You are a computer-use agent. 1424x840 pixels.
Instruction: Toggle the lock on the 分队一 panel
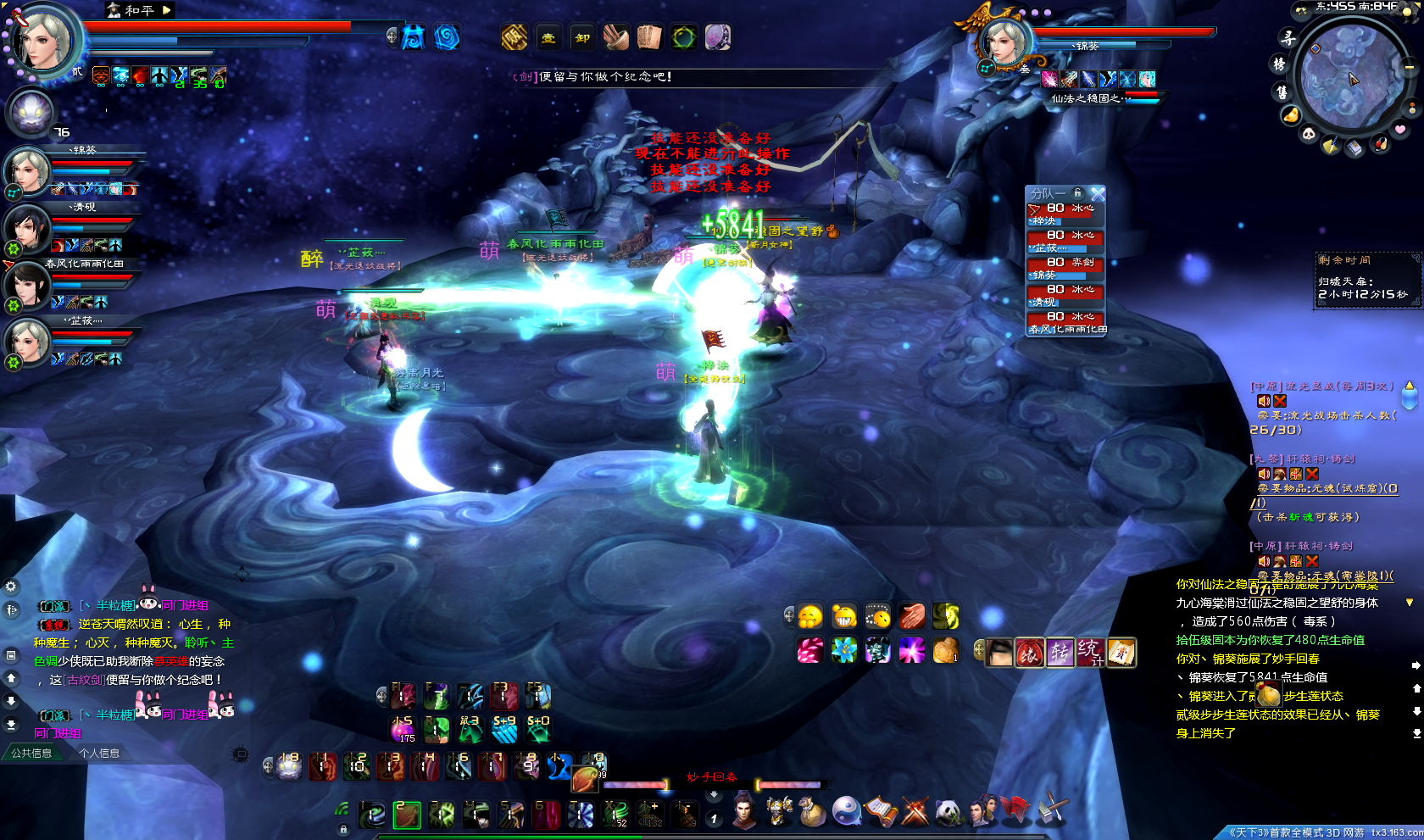coord(1077,193)
